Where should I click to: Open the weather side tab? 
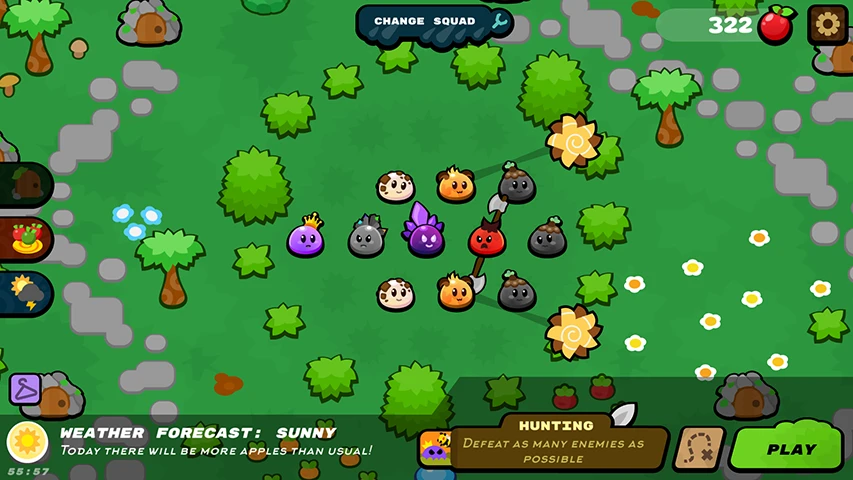tap(25, 293)
